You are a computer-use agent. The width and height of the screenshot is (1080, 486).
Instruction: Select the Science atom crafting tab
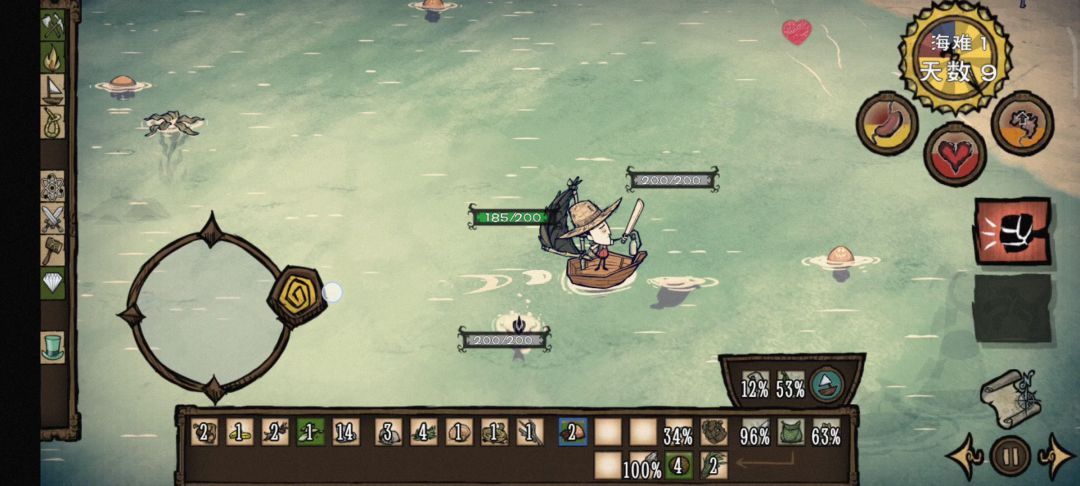pos(52,187)
